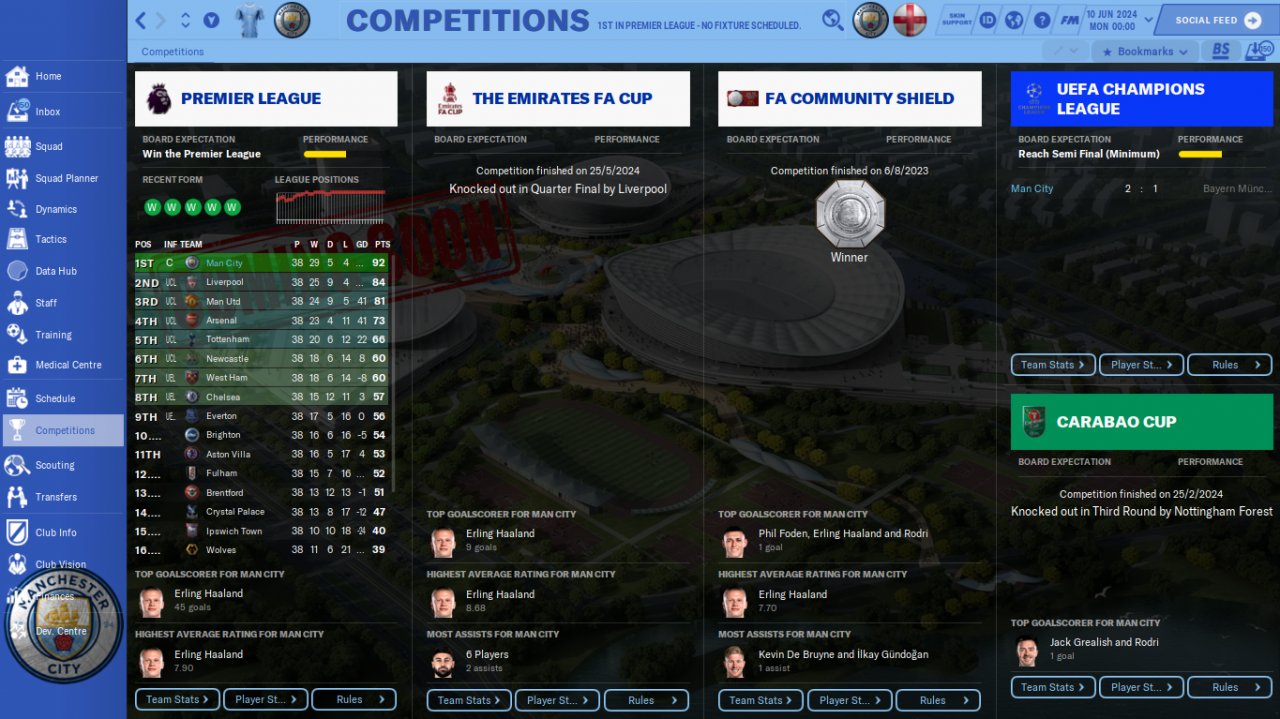Open Rules under Carabao Cup
The width and height of the screenshot is (1280, 719).
pos(1229,687)
